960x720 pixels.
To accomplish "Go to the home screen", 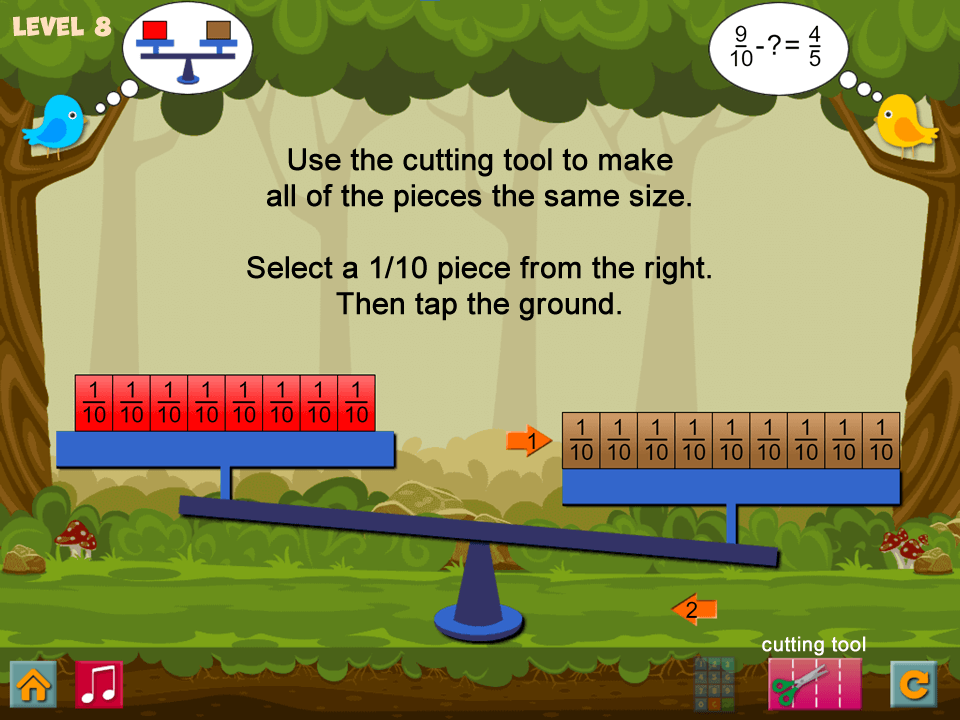I will coord(33,684).
